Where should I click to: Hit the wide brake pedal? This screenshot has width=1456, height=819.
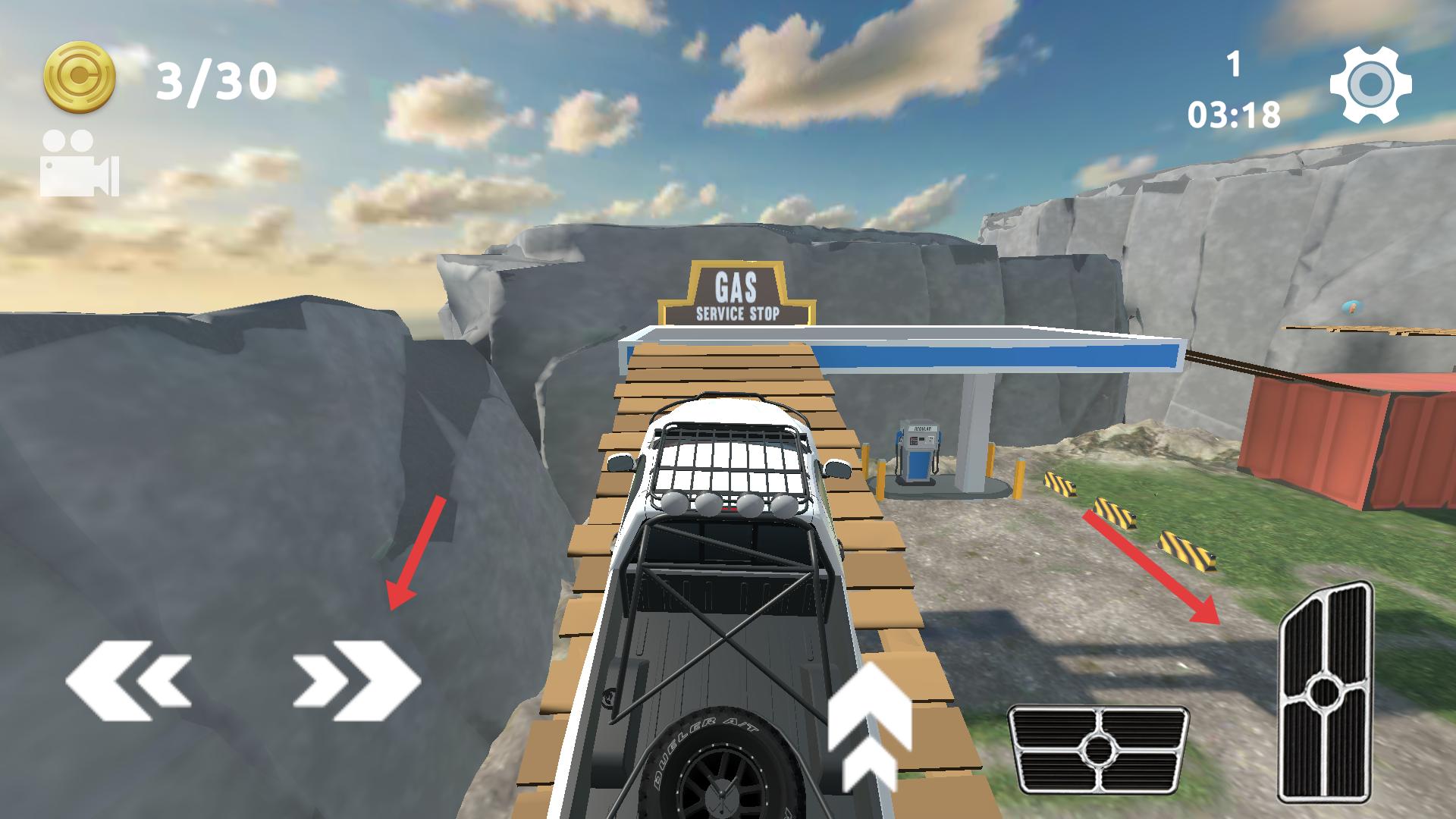pyautogui.click(x=1098, y=750)
